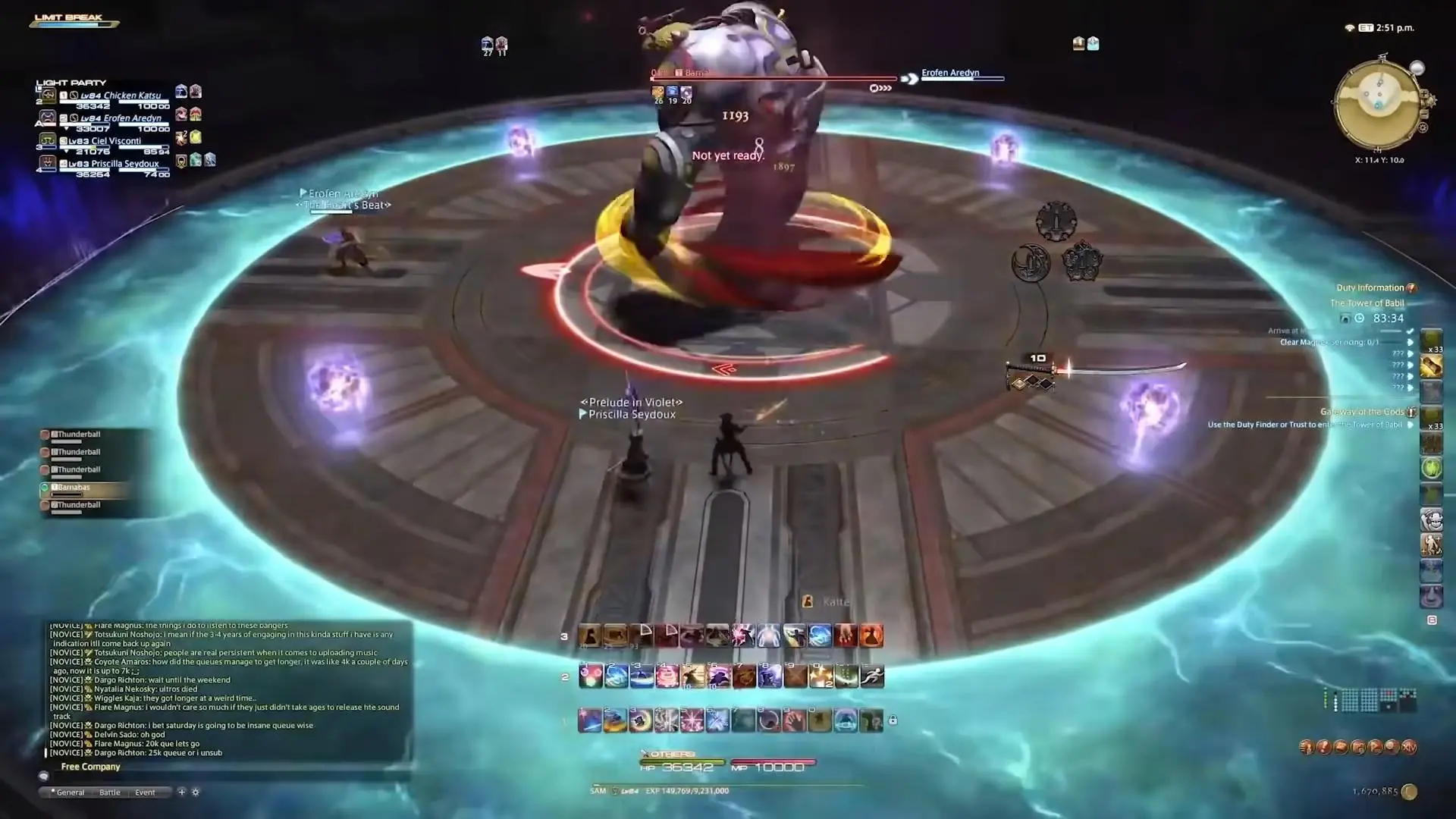Target Ciel Visconti from the party list
This screenshot has width=1456, height=819.
click(x=115, y=141)
